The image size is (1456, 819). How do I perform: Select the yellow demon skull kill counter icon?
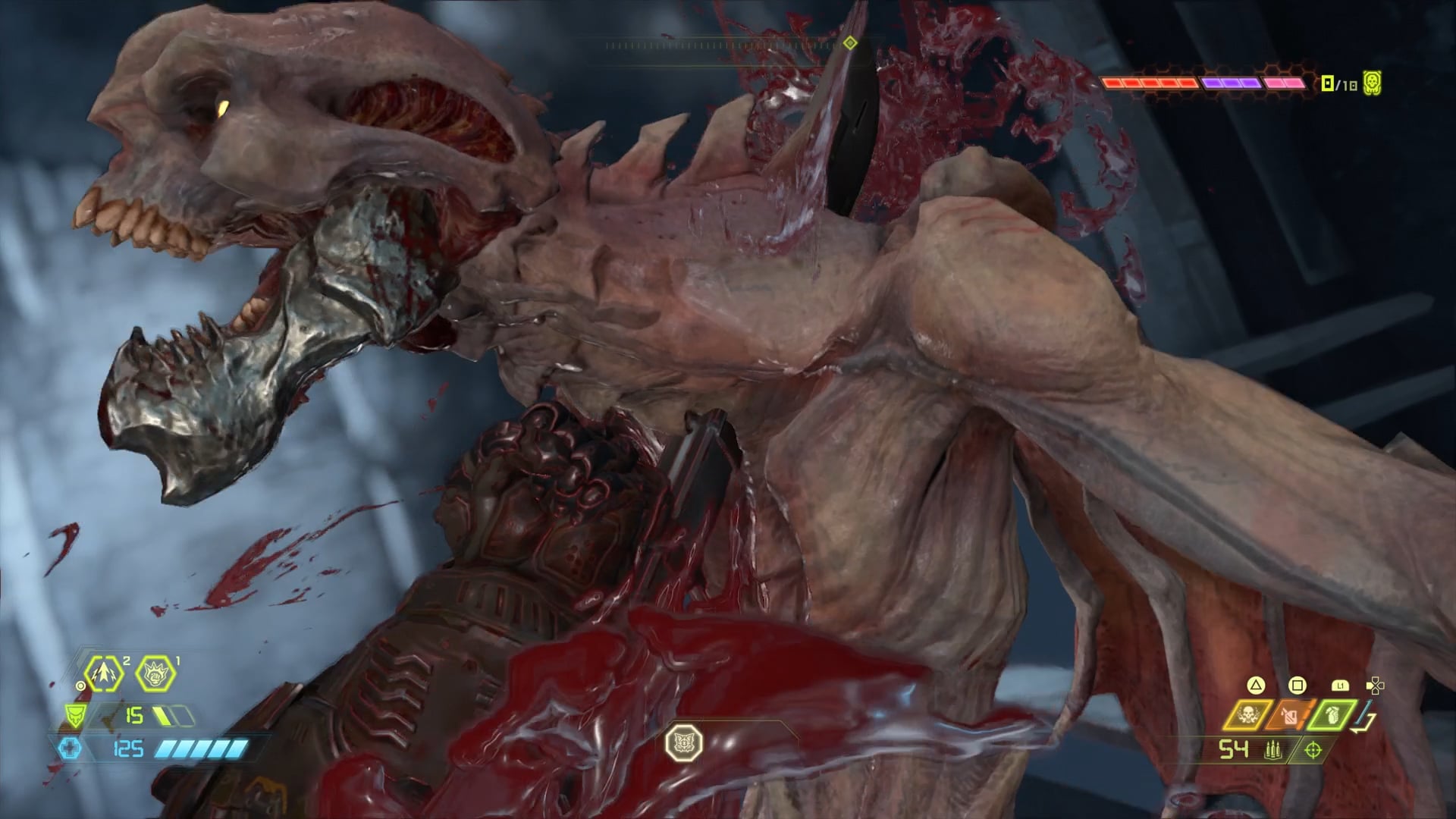[1371, 82]
